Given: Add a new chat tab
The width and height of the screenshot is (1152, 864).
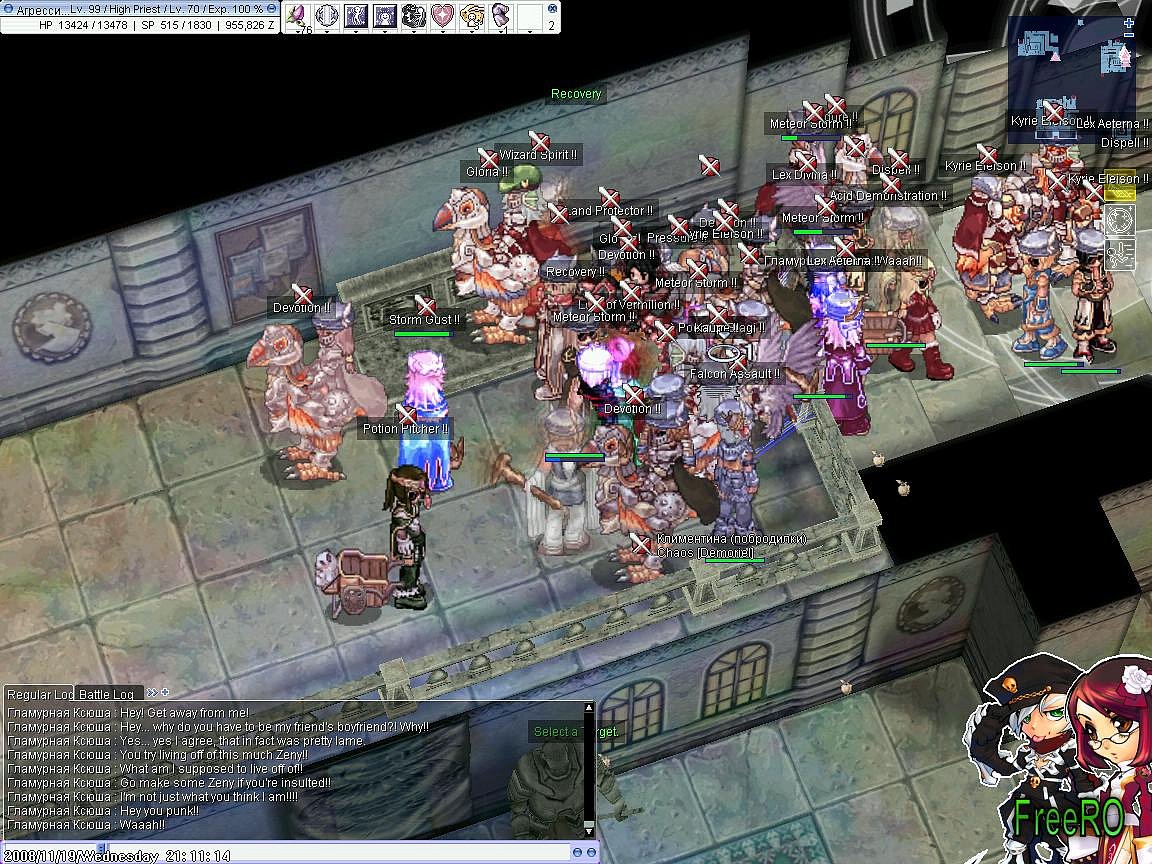Looking at the screenshot, I should point(165,692).
